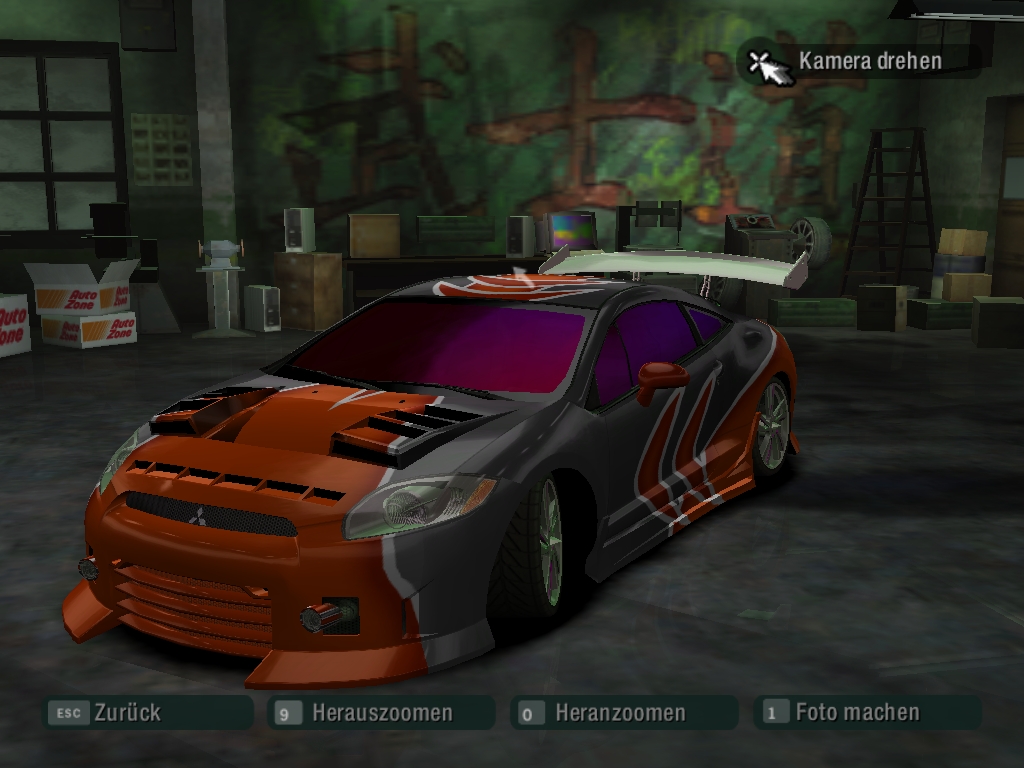Zoom in using Heranzoomen
Viewport: 1024px width, 768px height.
click(620, 713)
